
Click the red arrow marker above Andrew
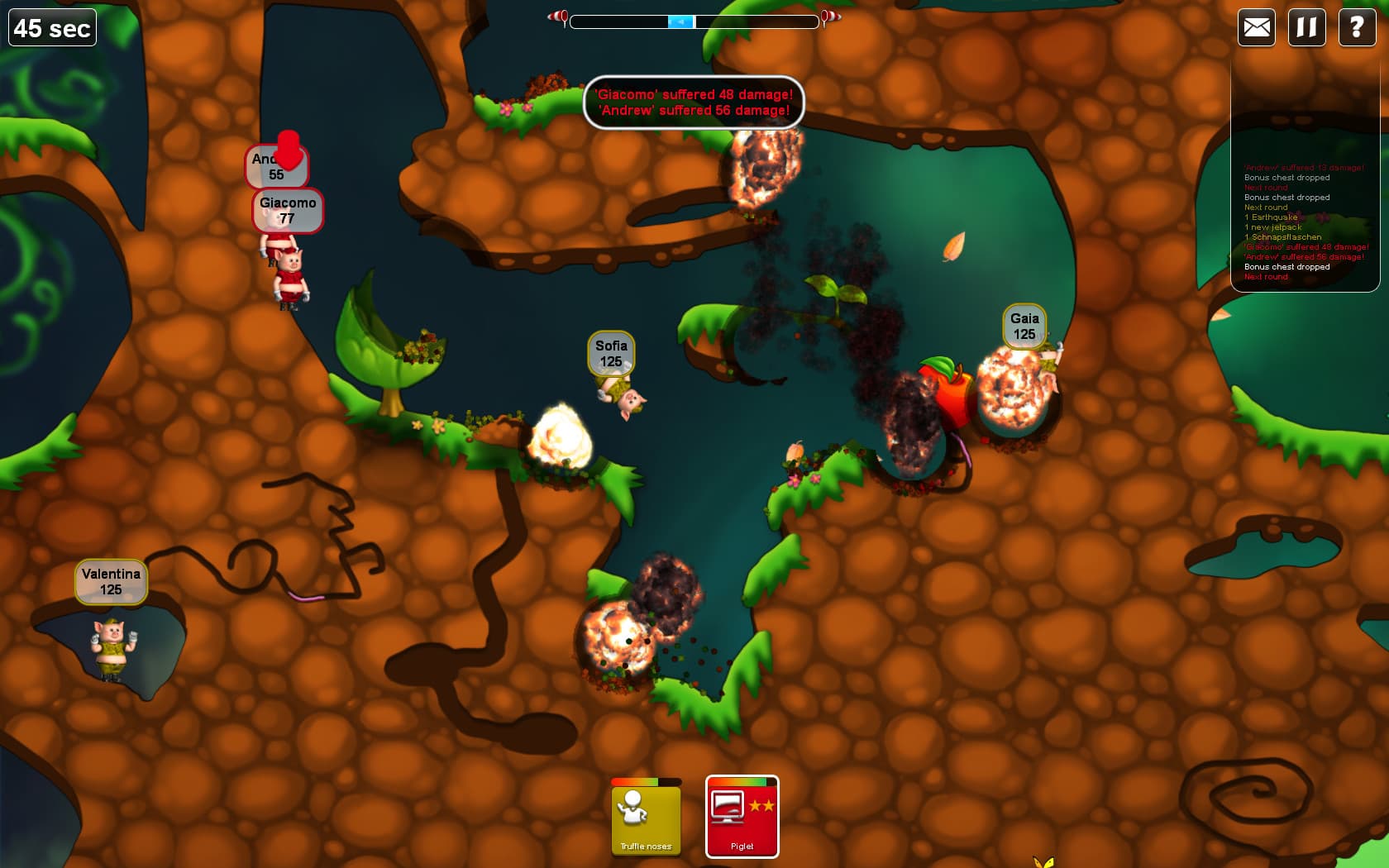[289, 152]
